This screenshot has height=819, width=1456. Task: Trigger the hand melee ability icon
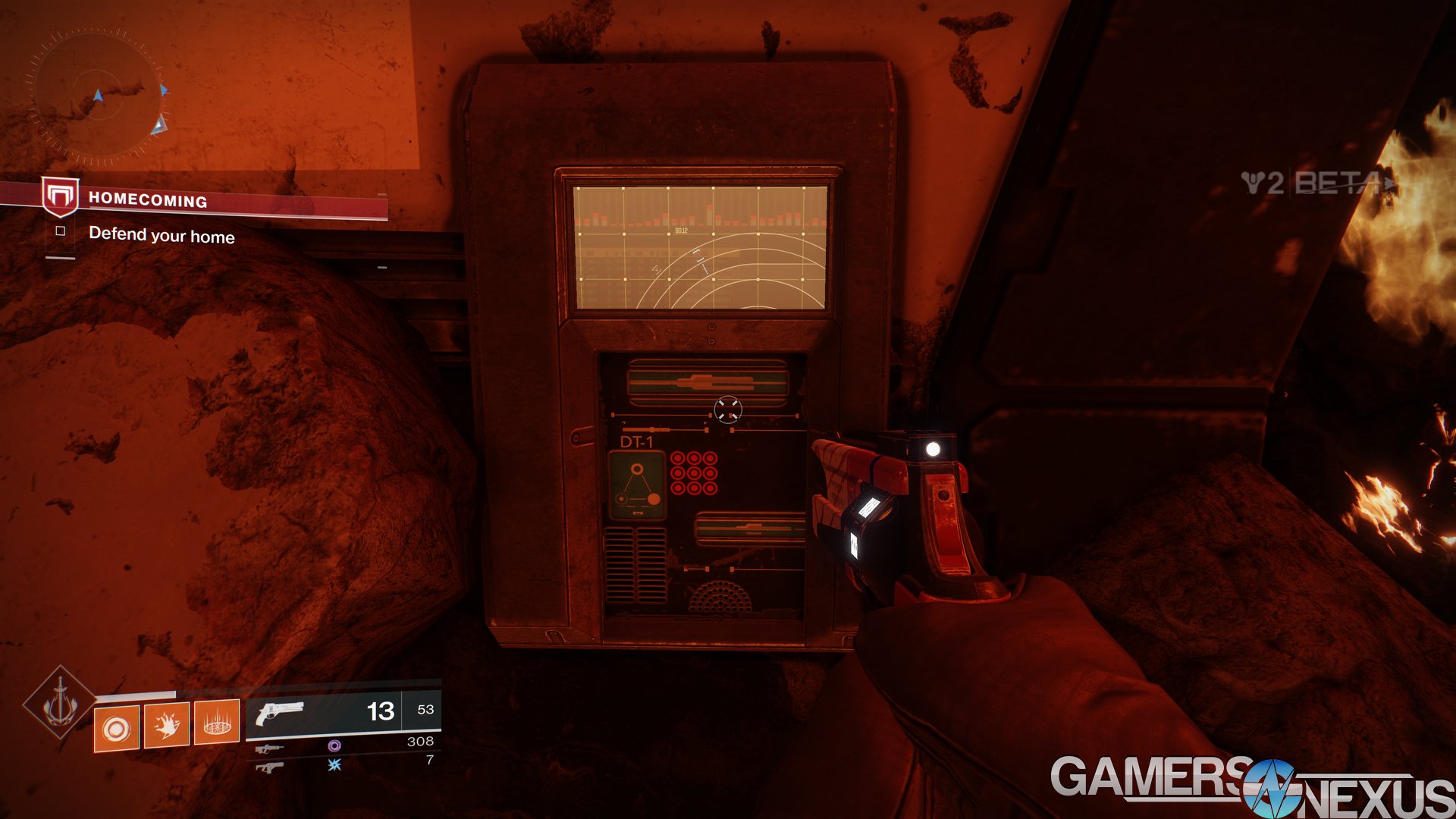click(167, 726)
